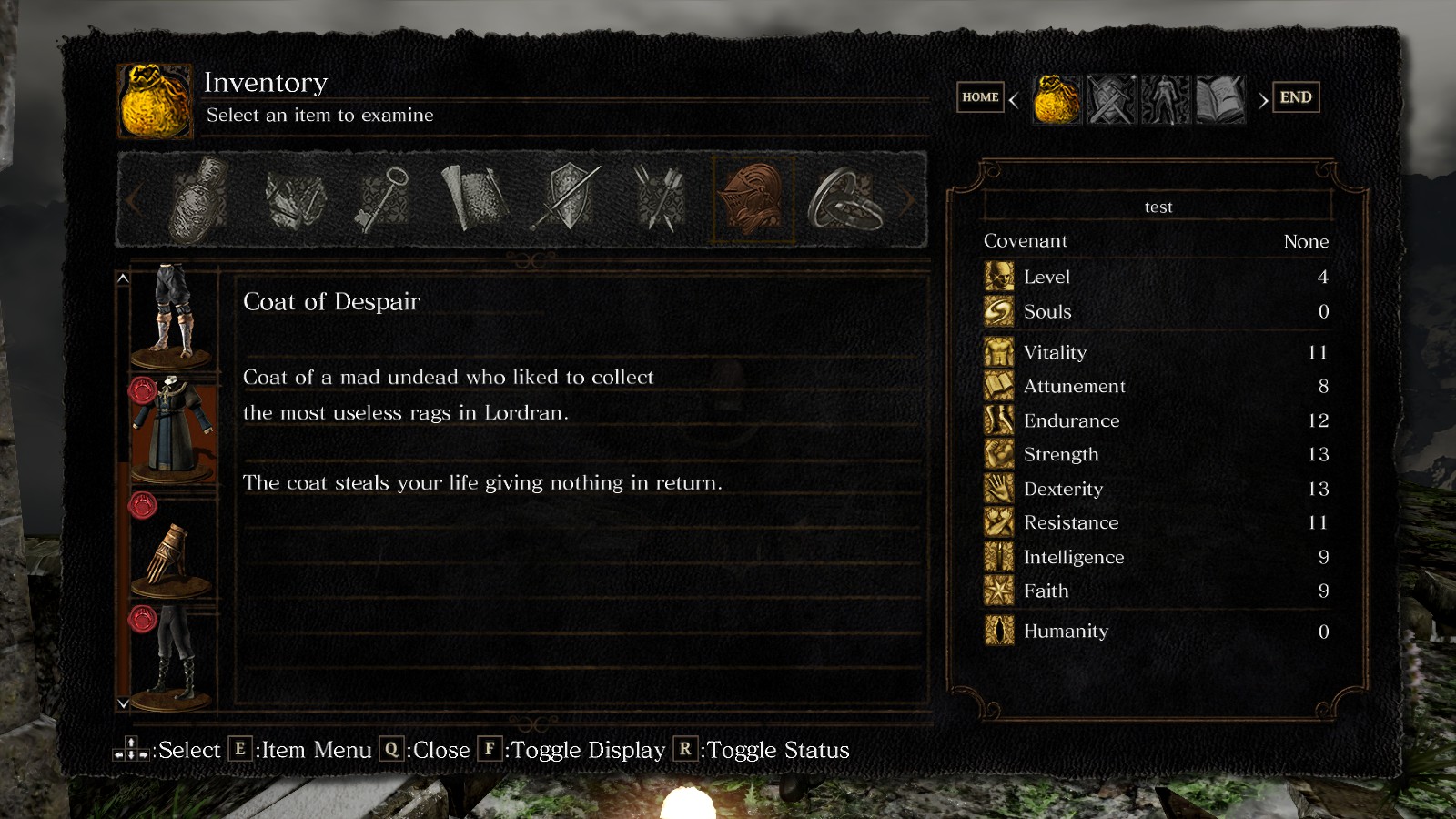This screenshot has height=819, width=1456.
Task: Click the item list down arrow
Action: (123, 703)
